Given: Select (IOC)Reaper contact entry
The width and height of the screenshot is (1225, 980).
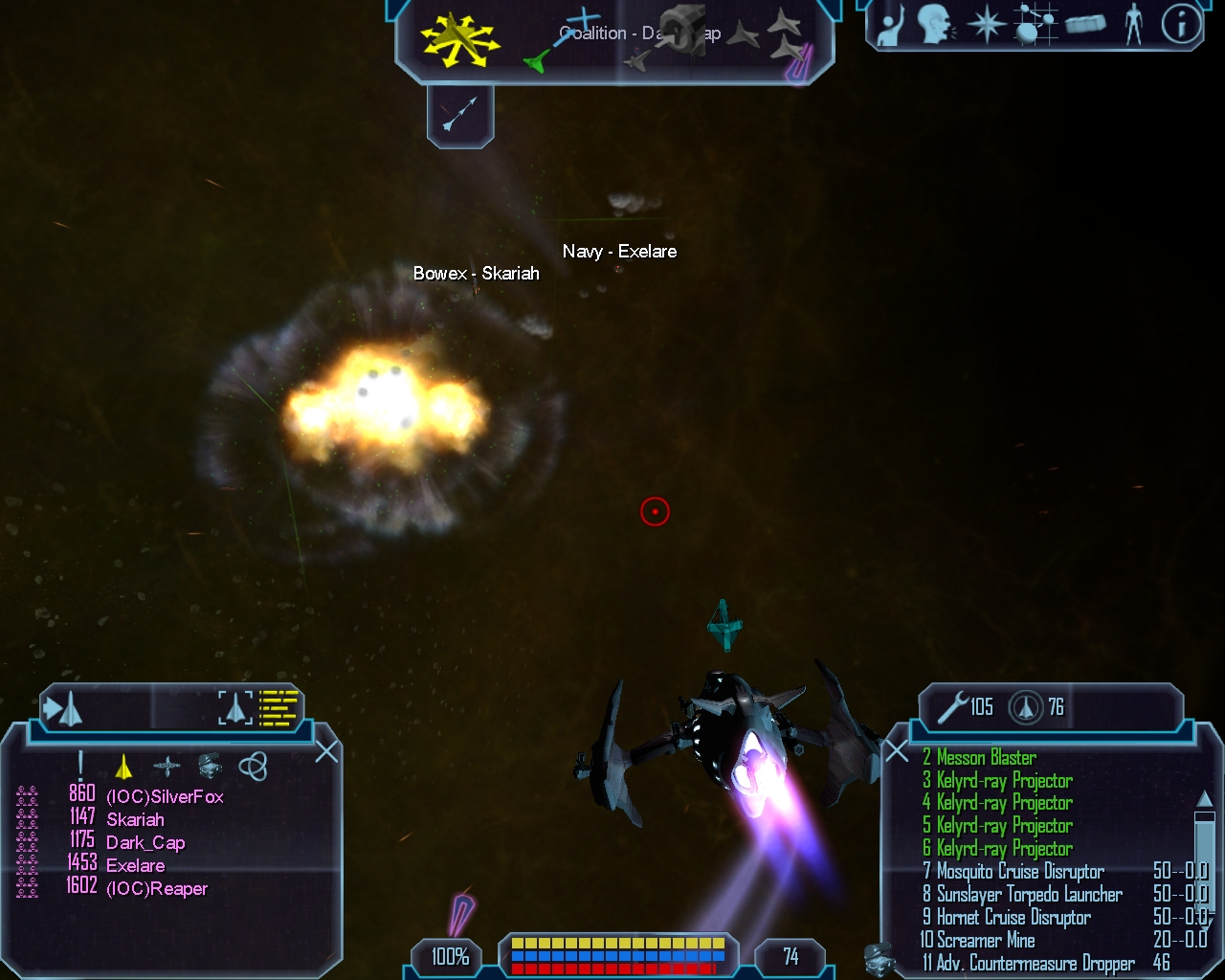Looking at the screenshot, I should tap(157, 889).
